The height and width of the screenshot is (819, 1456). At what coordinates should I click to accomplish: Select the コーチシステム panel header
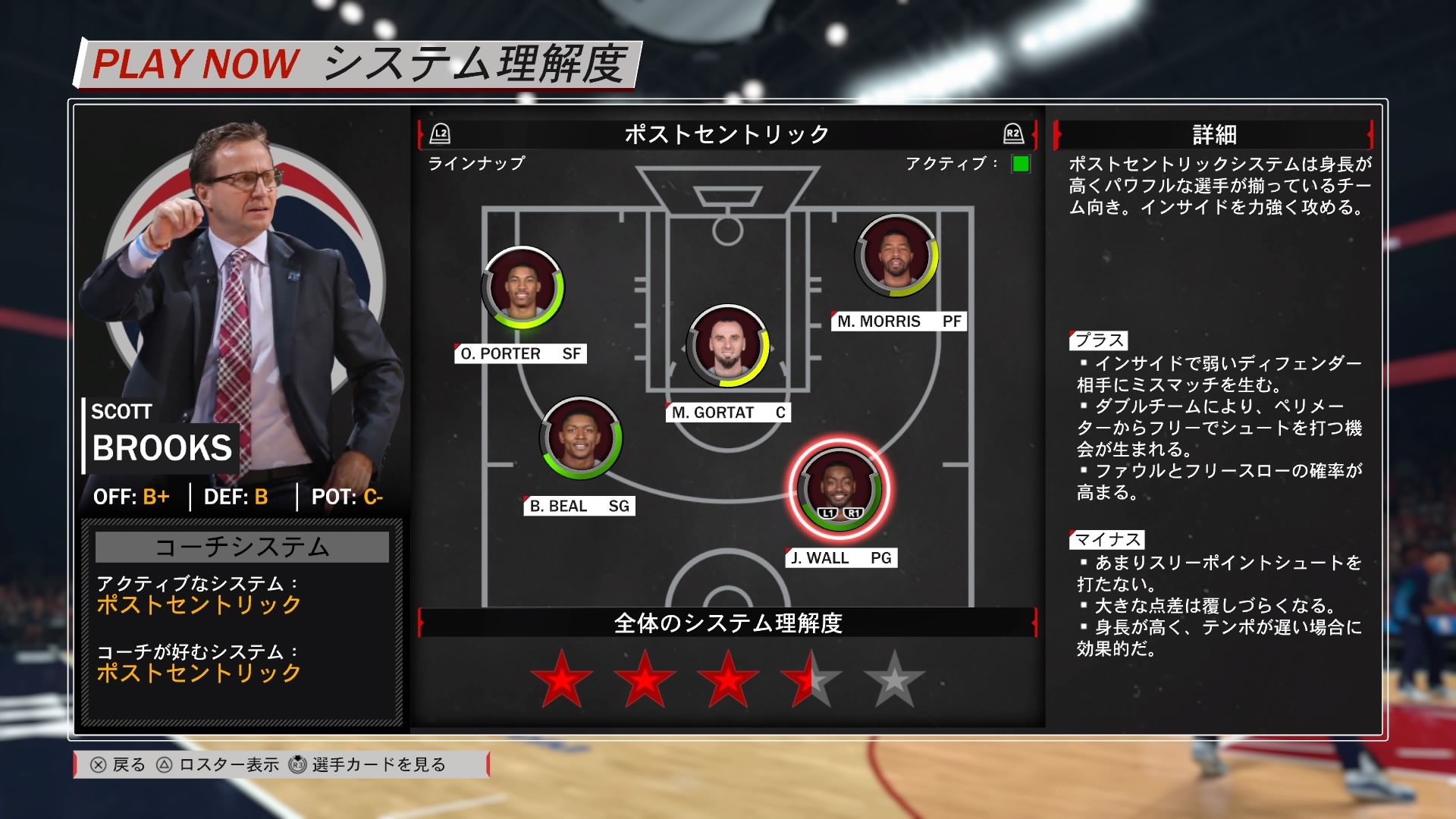[x=242, y=547]
